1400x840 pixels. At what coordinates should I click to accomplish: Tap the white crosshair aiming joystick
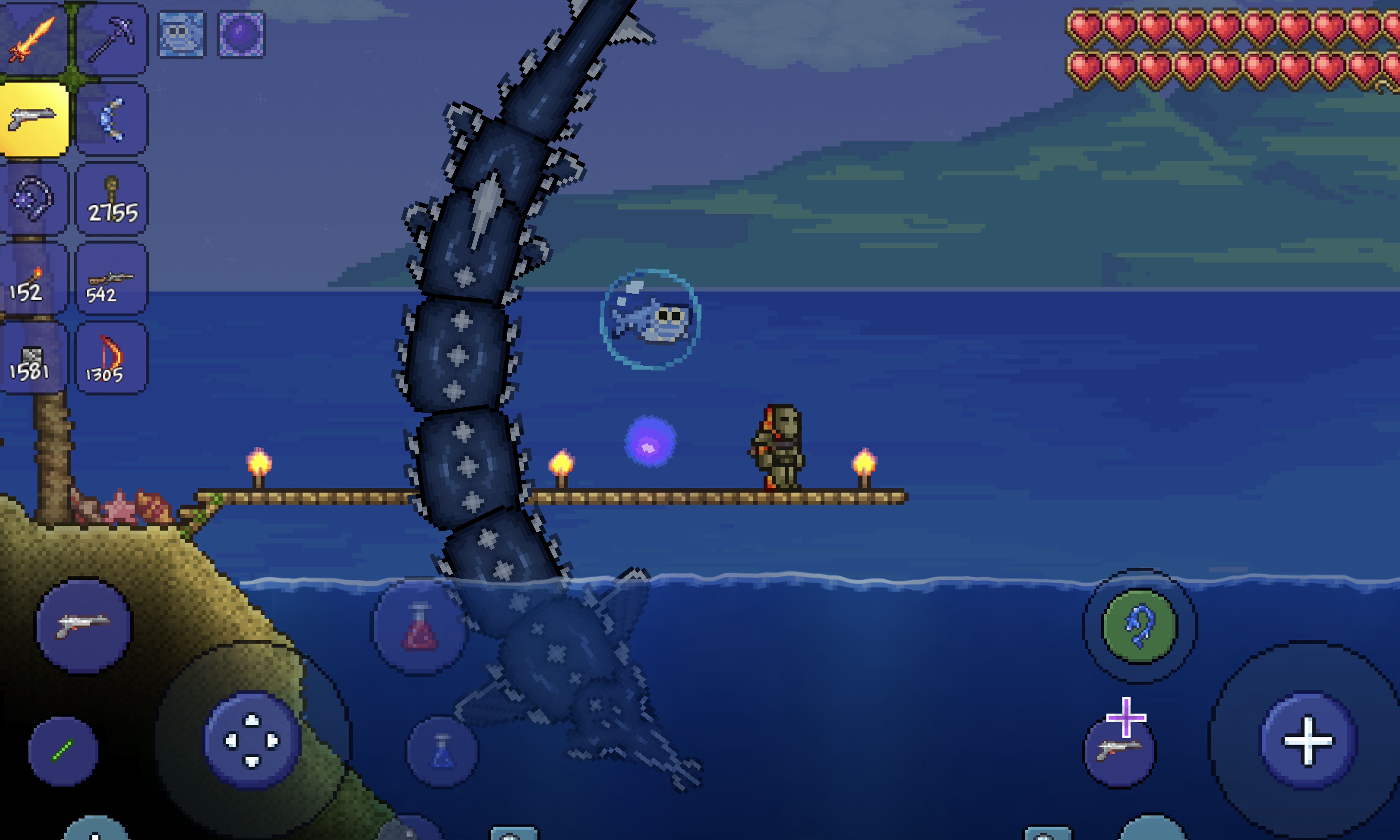(1308, 740)
